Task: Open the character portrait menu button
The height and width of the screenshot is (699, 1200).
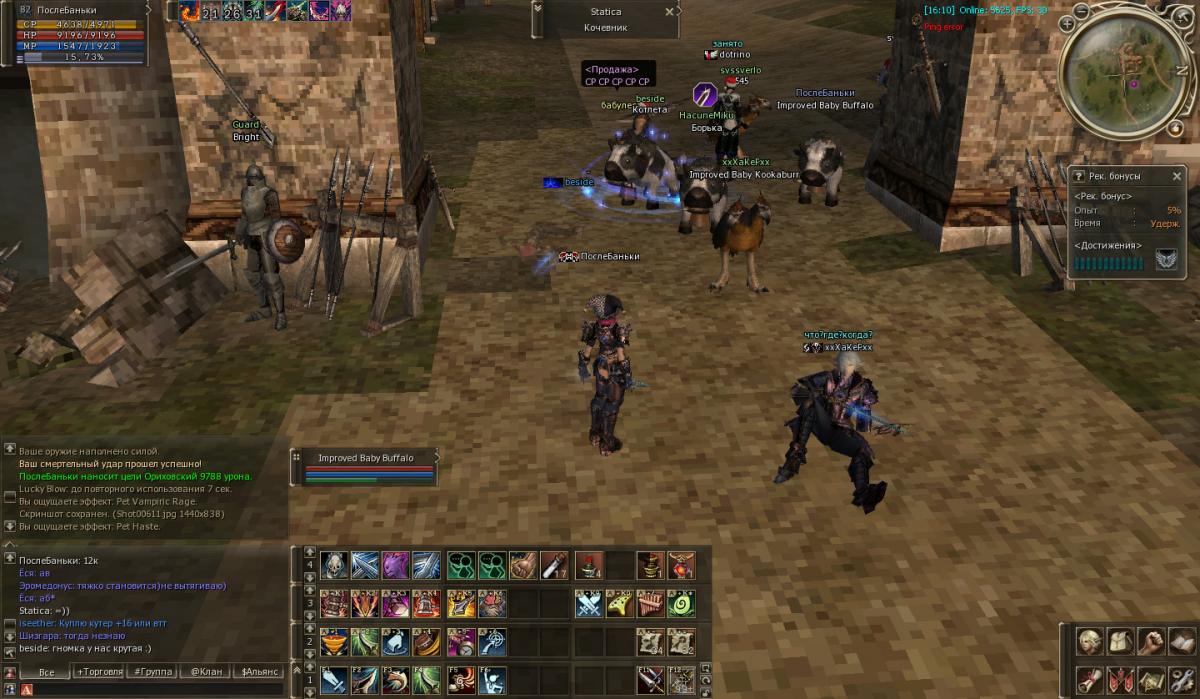Action: tap(1090, 641)
